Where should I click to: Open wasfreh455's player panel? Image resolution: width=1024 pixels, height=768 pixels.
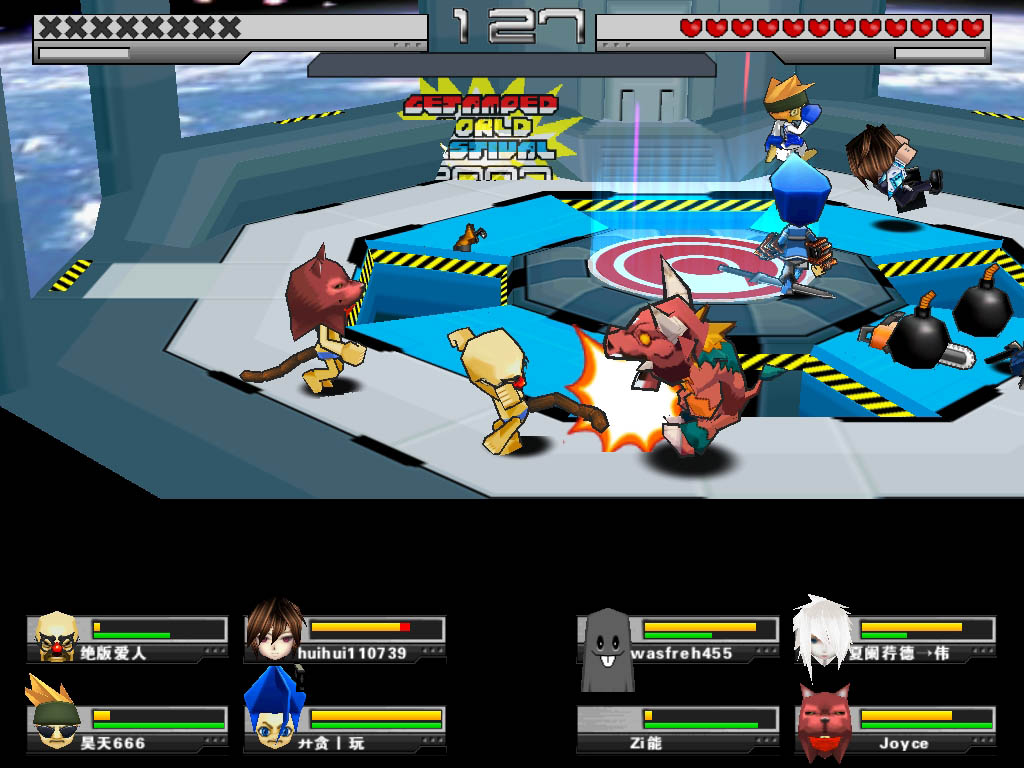pyautogui.click(x=680, y=639)
